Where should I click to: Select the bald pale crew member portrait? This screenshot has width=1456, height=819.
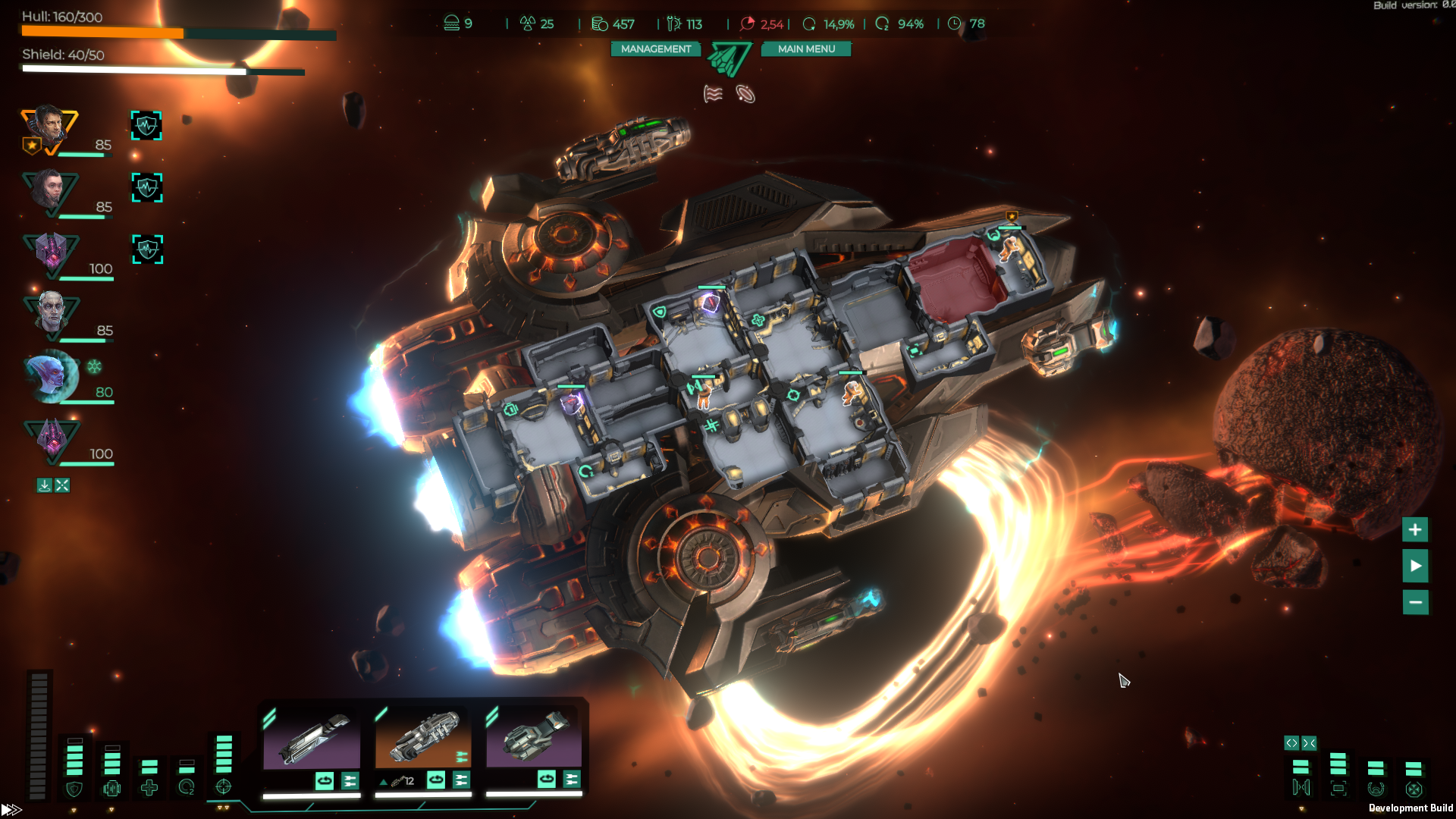51,314
